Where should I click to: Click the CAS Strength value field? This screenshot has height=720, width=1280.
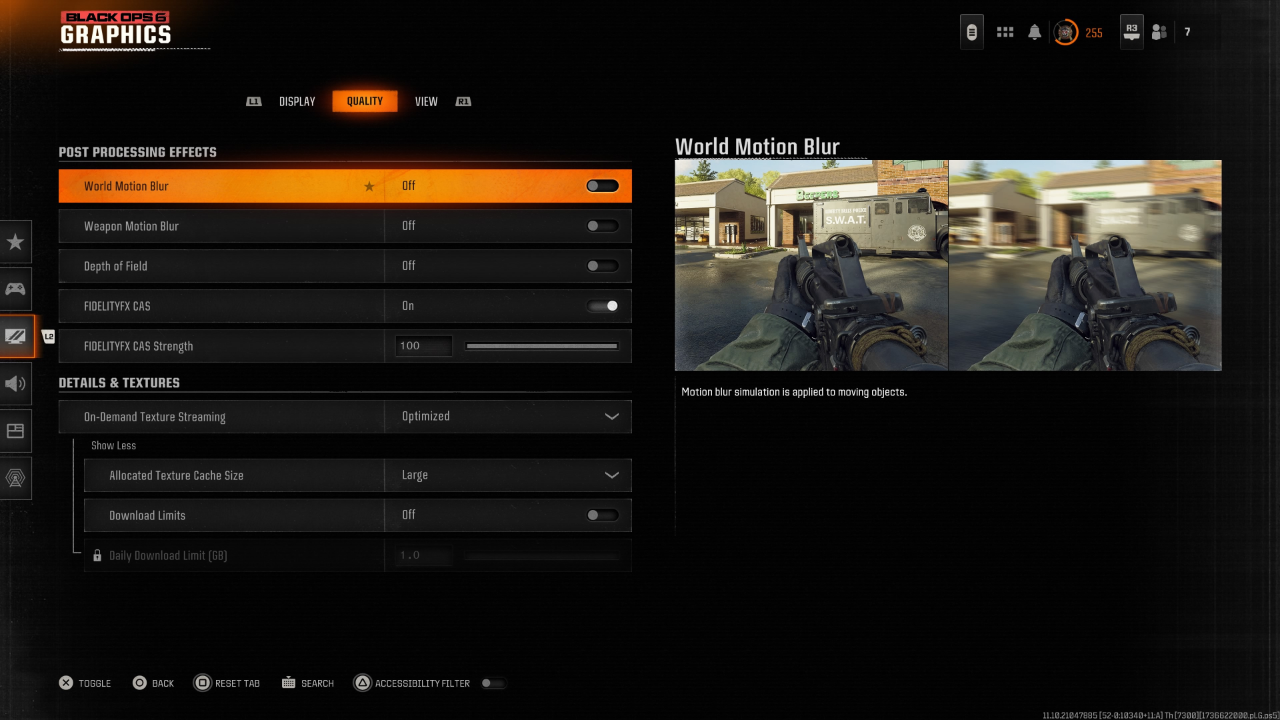pyautogui.click(x=423, y=346)
